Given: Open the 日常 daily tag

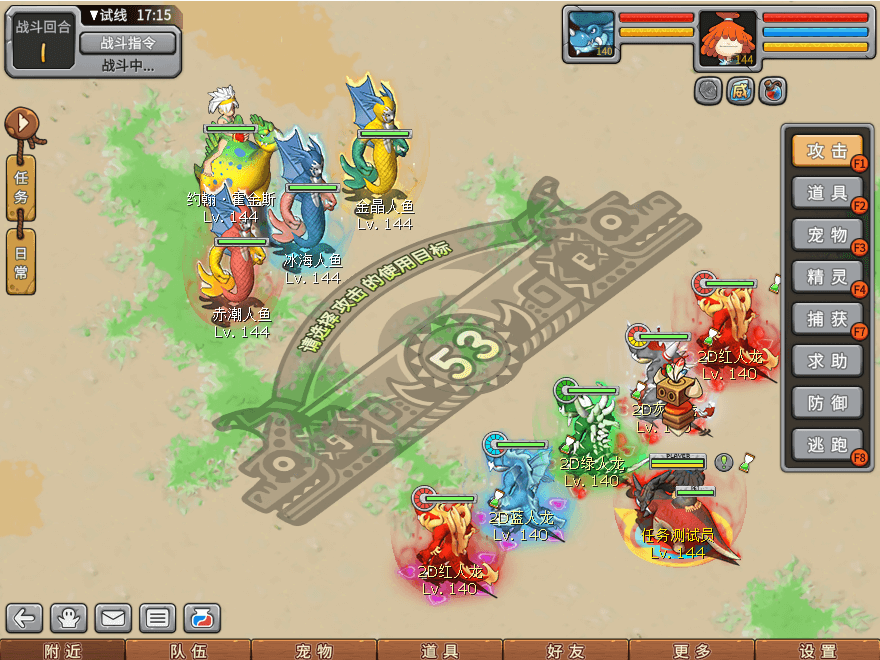Looking at the screenshot, I should [21, 261].
